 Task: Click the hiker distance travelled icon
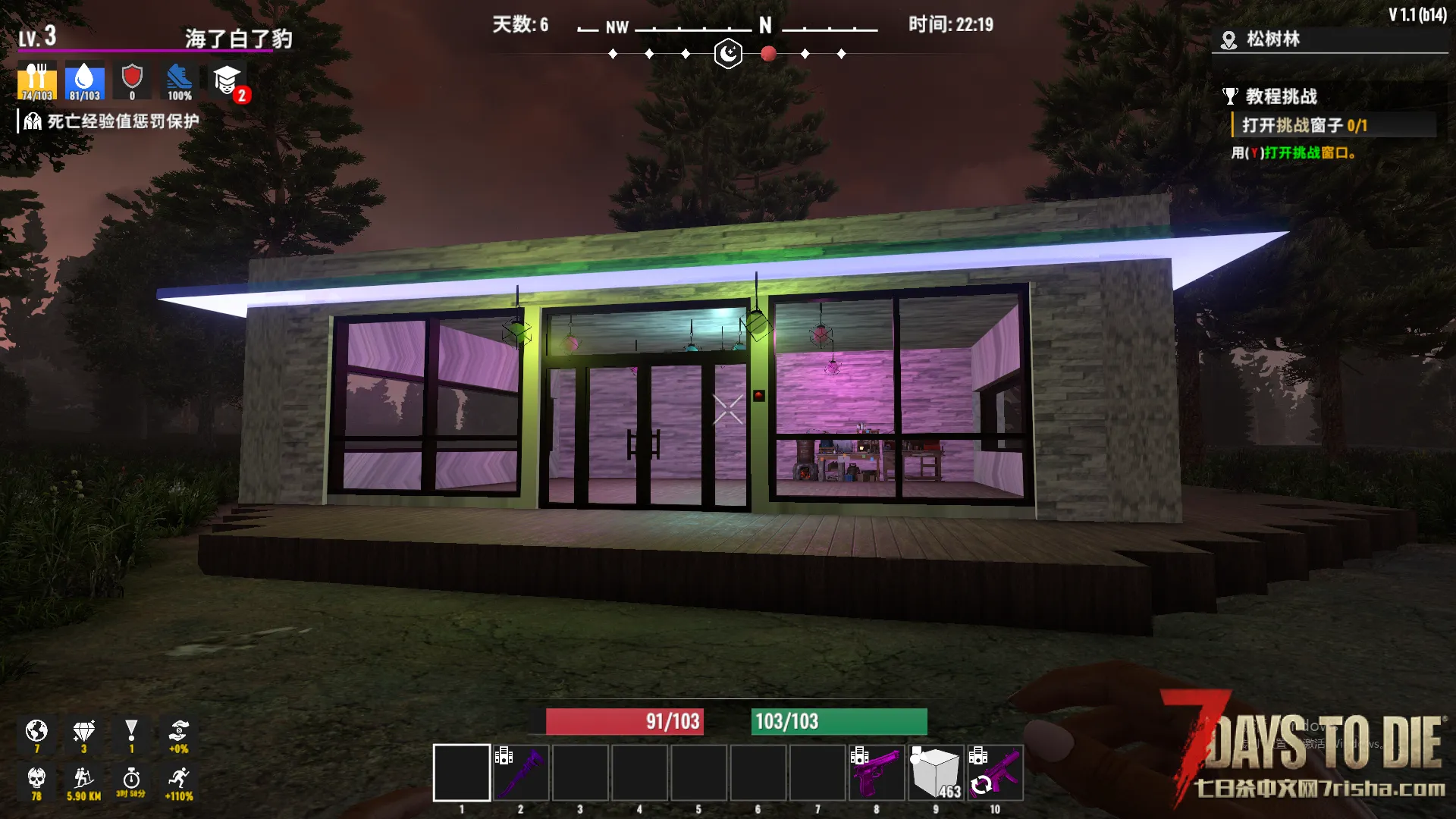[x=83, y=780]
